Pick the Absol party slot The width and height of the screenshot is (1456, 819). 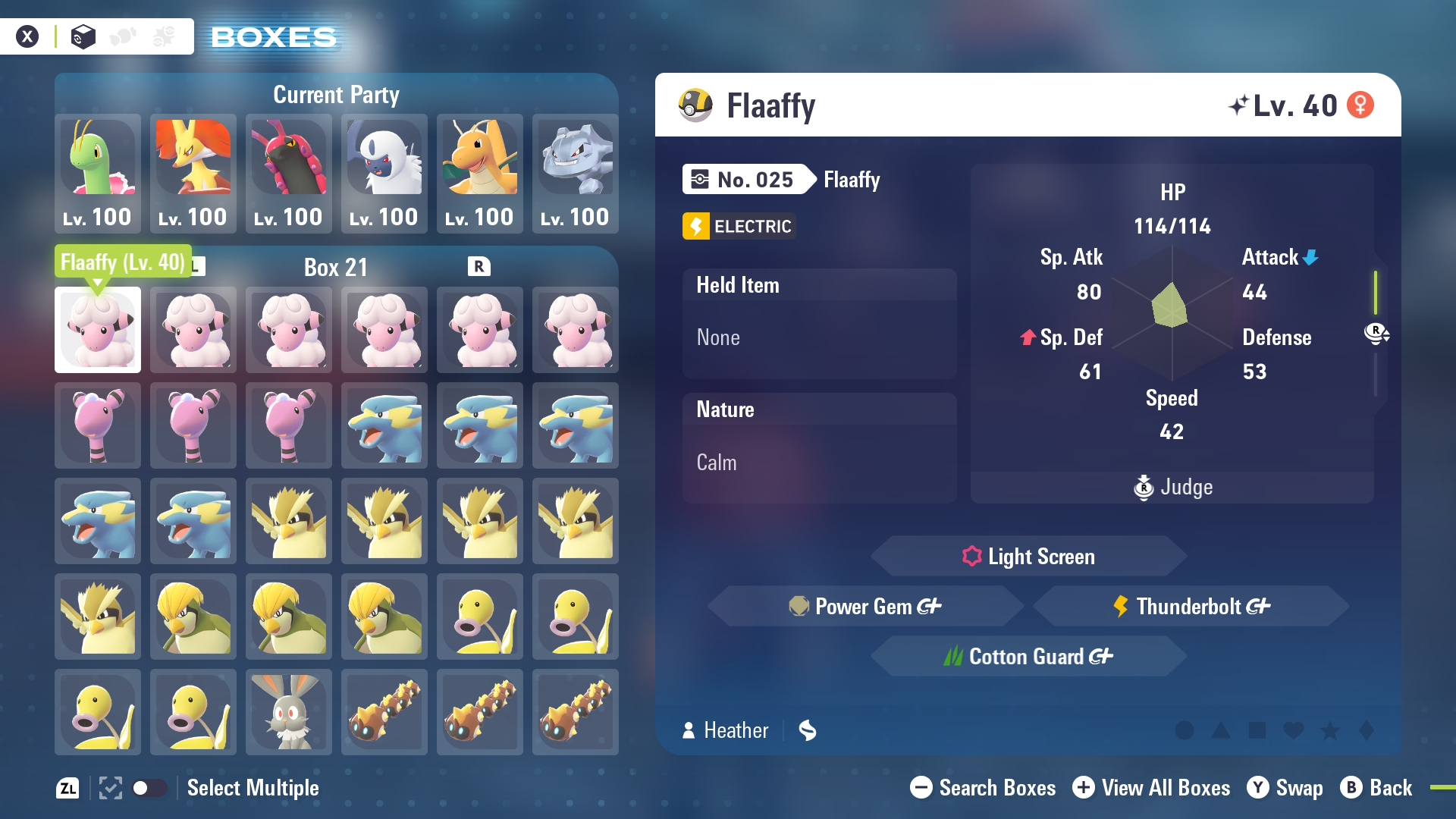(x=384, y=173)
